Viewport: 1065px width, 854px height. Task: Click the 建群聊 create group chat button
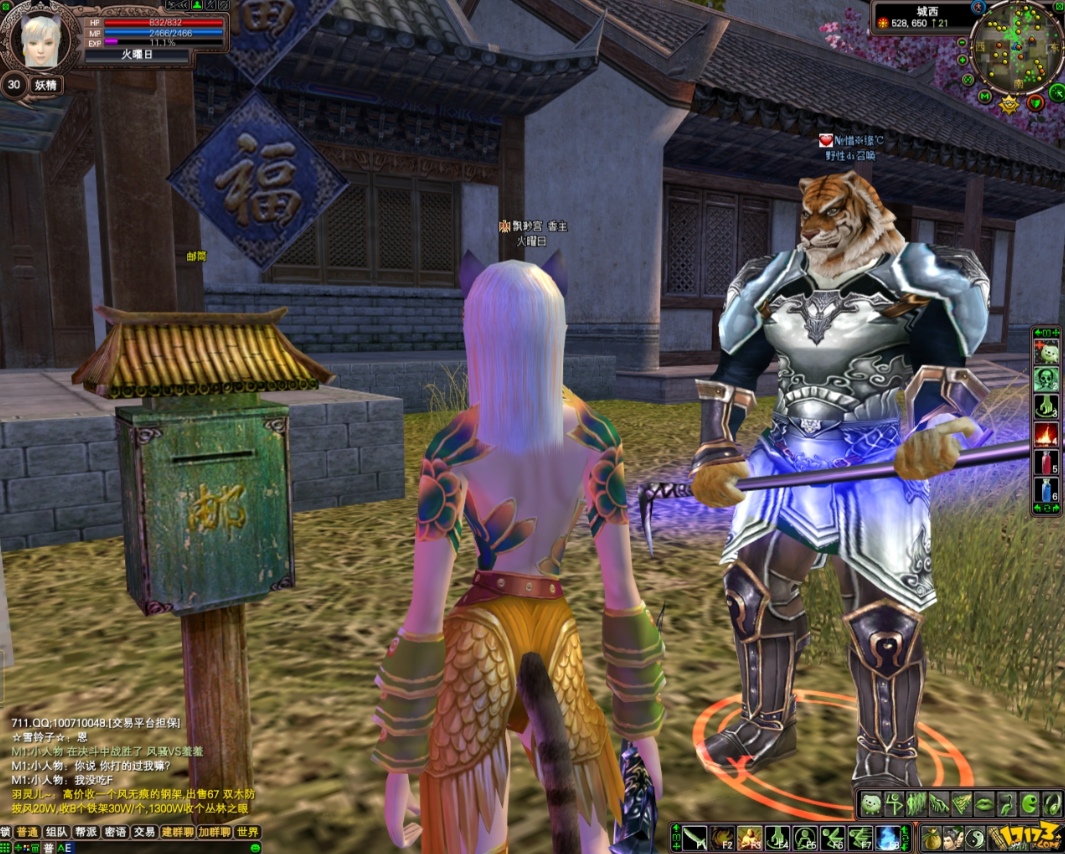[177, 832]
